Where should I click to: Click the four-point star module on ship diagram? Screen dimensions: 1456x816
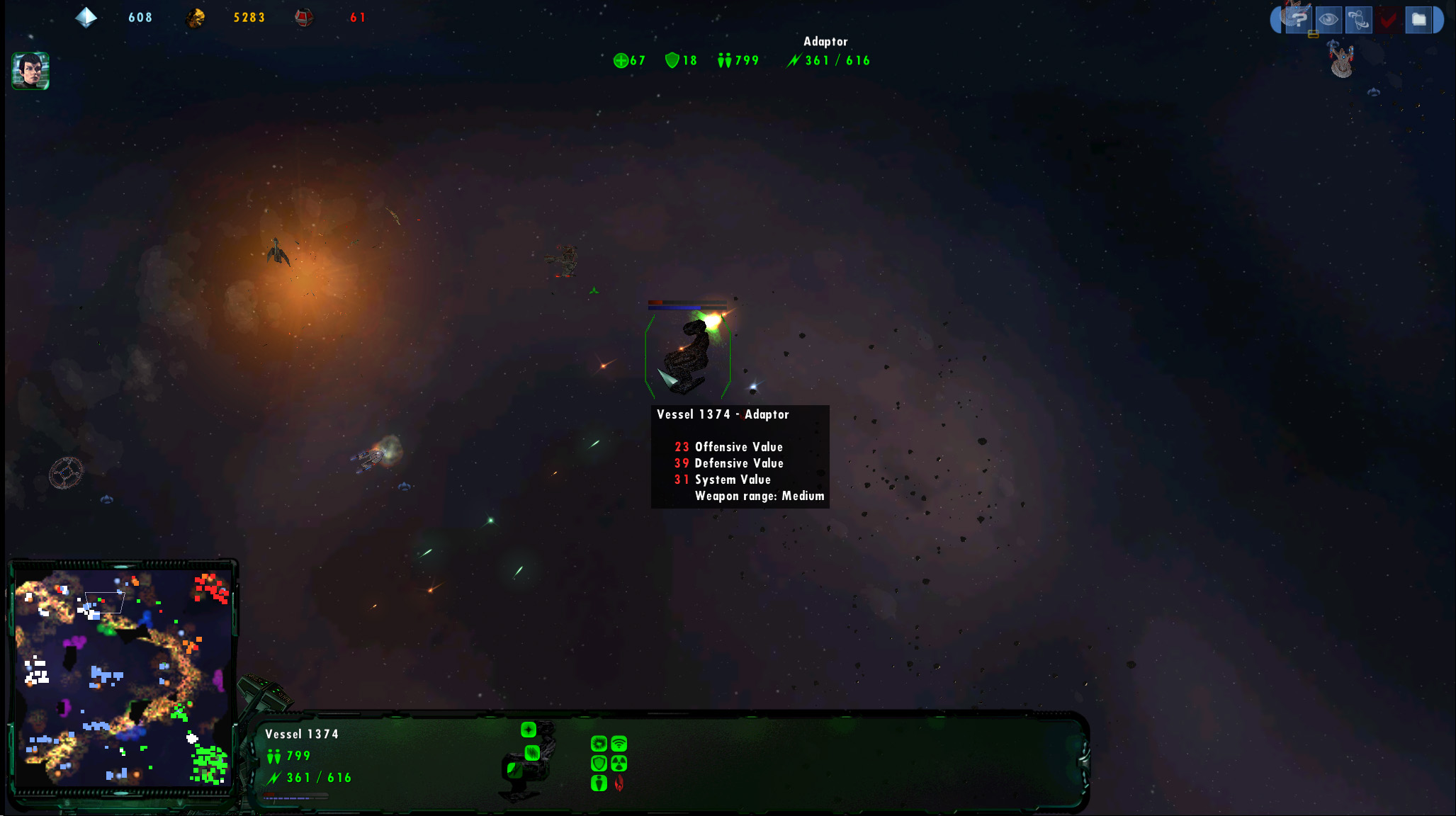[x=529, y=730]
